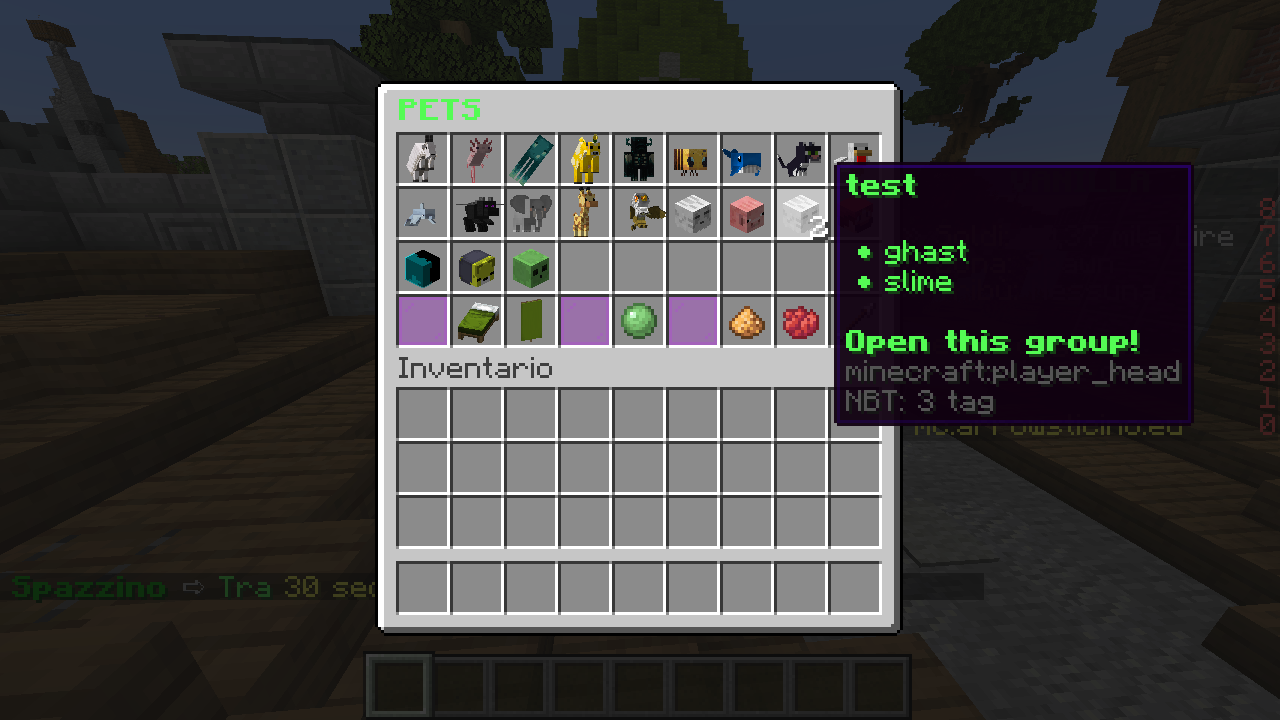1280x720 pixels.
Task: Click the green slimeball item
Action: pyautogui.click(x=638, y=321)
